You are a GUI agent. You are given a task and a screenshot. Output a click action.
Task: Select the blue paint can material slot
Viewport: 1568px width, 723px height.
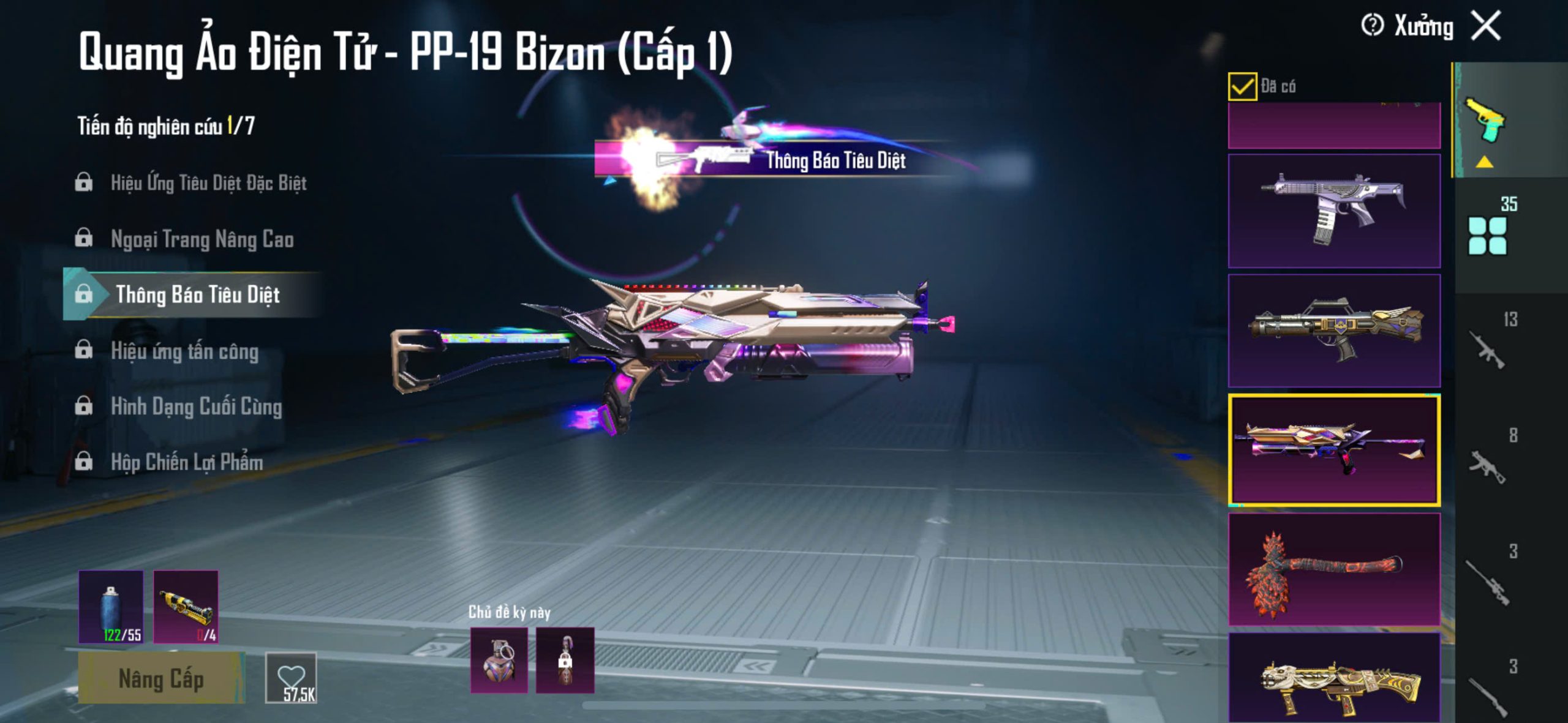pos(111,607)
